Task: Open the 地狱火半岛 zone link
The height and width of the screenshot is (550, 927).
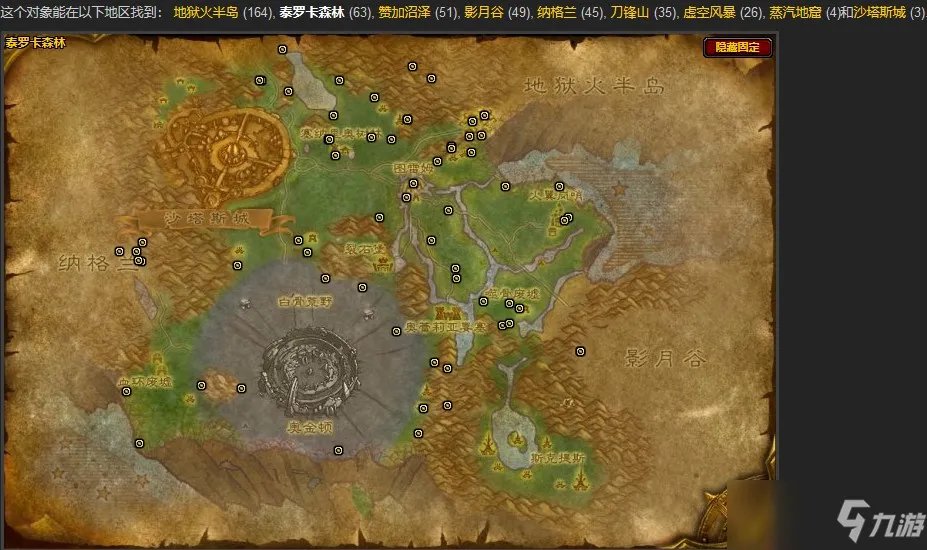Action: (x=203, y=13)
